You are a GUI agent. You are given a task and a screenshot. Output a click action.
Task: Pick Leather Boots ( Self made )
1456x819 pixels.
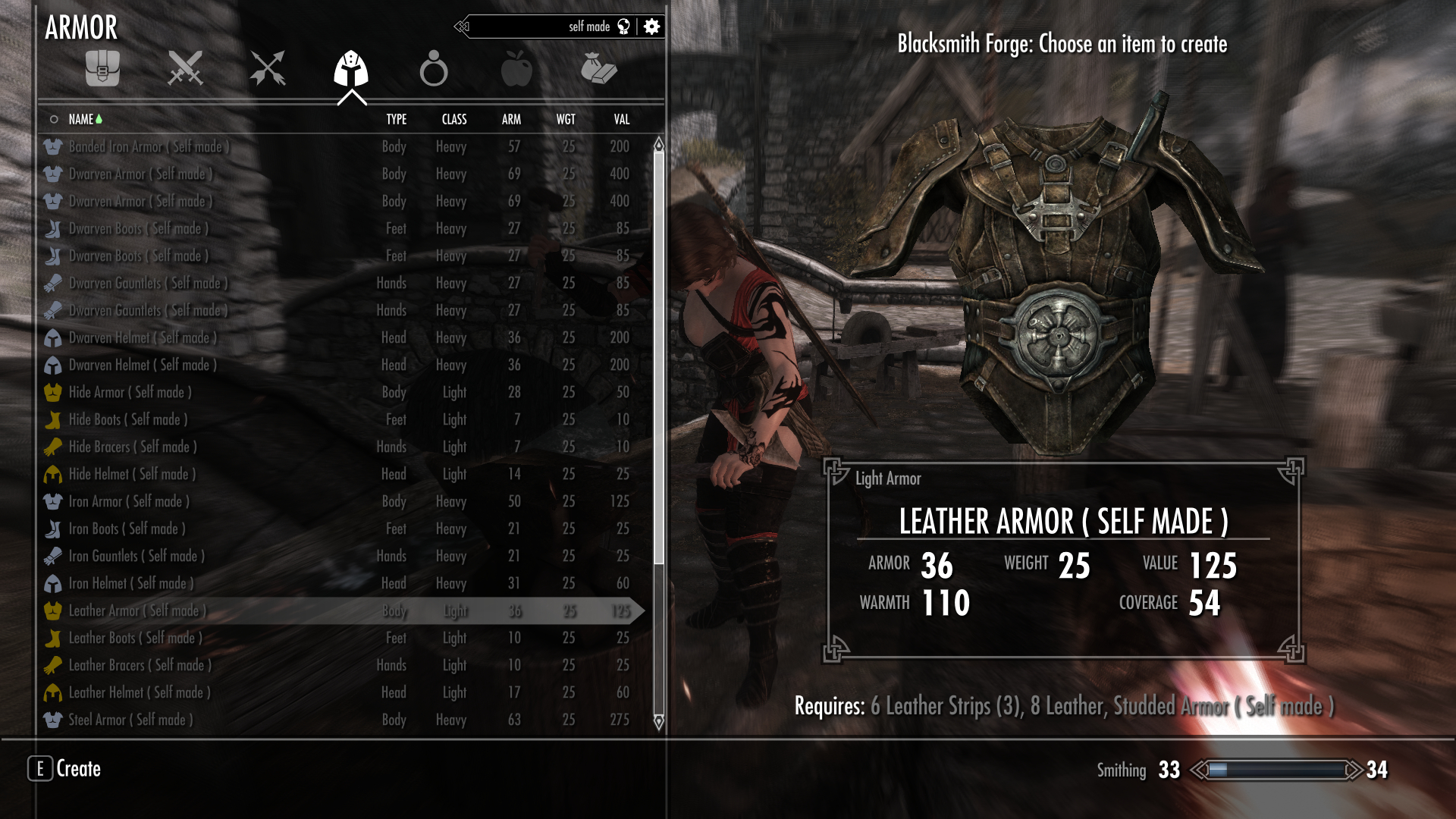(x=135, y=638)
